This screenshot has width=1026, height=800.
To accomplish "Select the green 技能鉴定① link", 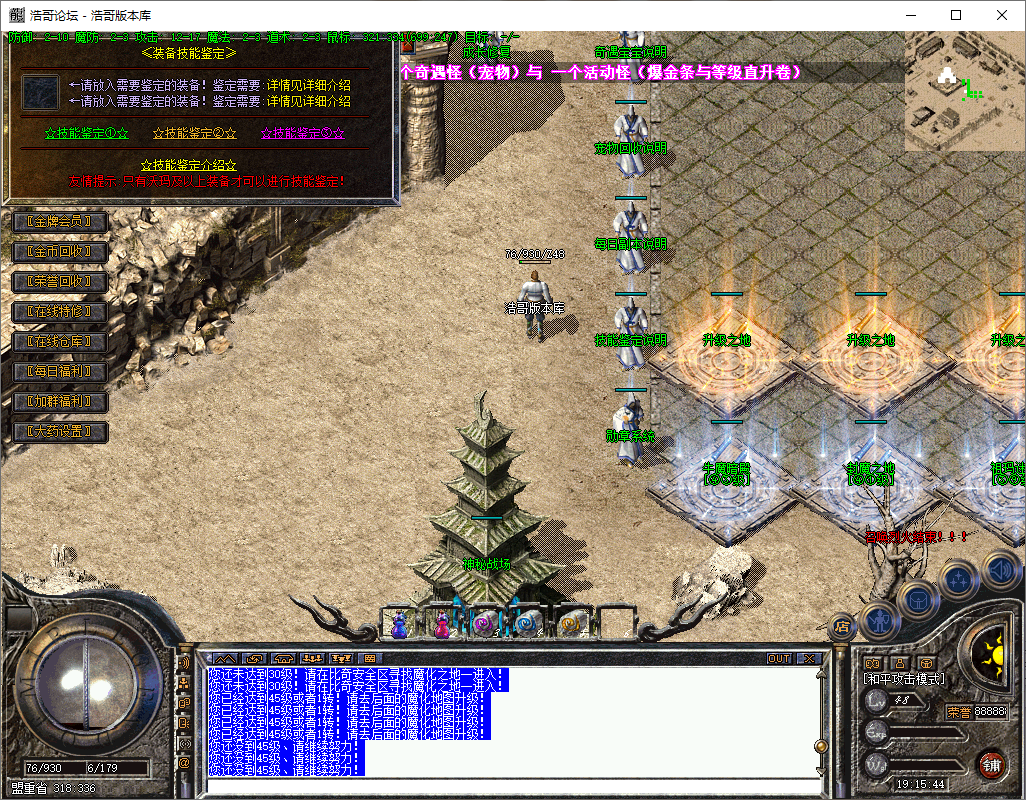I will tap(87, 133).
